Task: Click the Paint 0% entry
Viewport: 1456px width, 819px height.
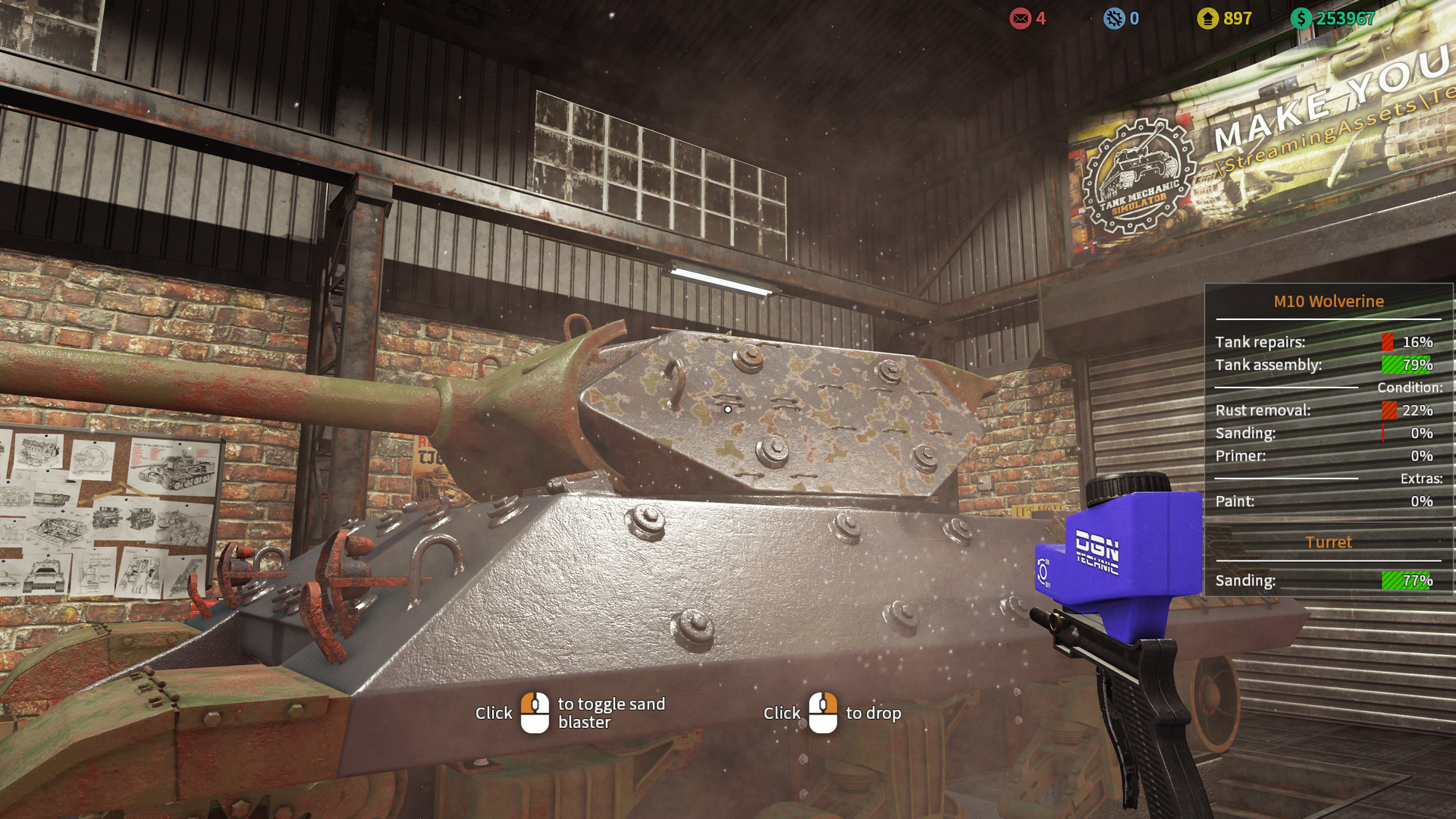Action: 1235,501
